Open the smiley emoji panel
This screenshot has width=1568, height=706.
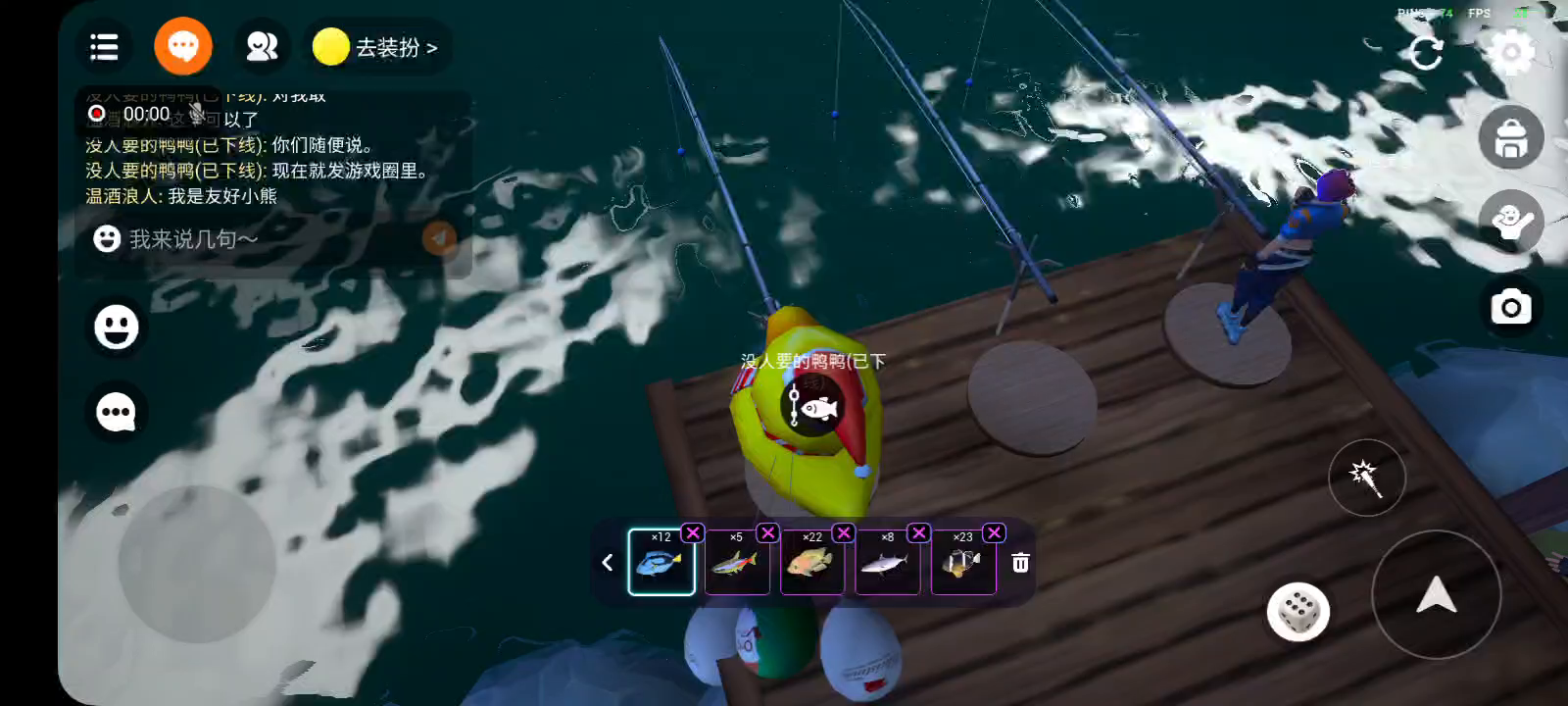[117, 327]
